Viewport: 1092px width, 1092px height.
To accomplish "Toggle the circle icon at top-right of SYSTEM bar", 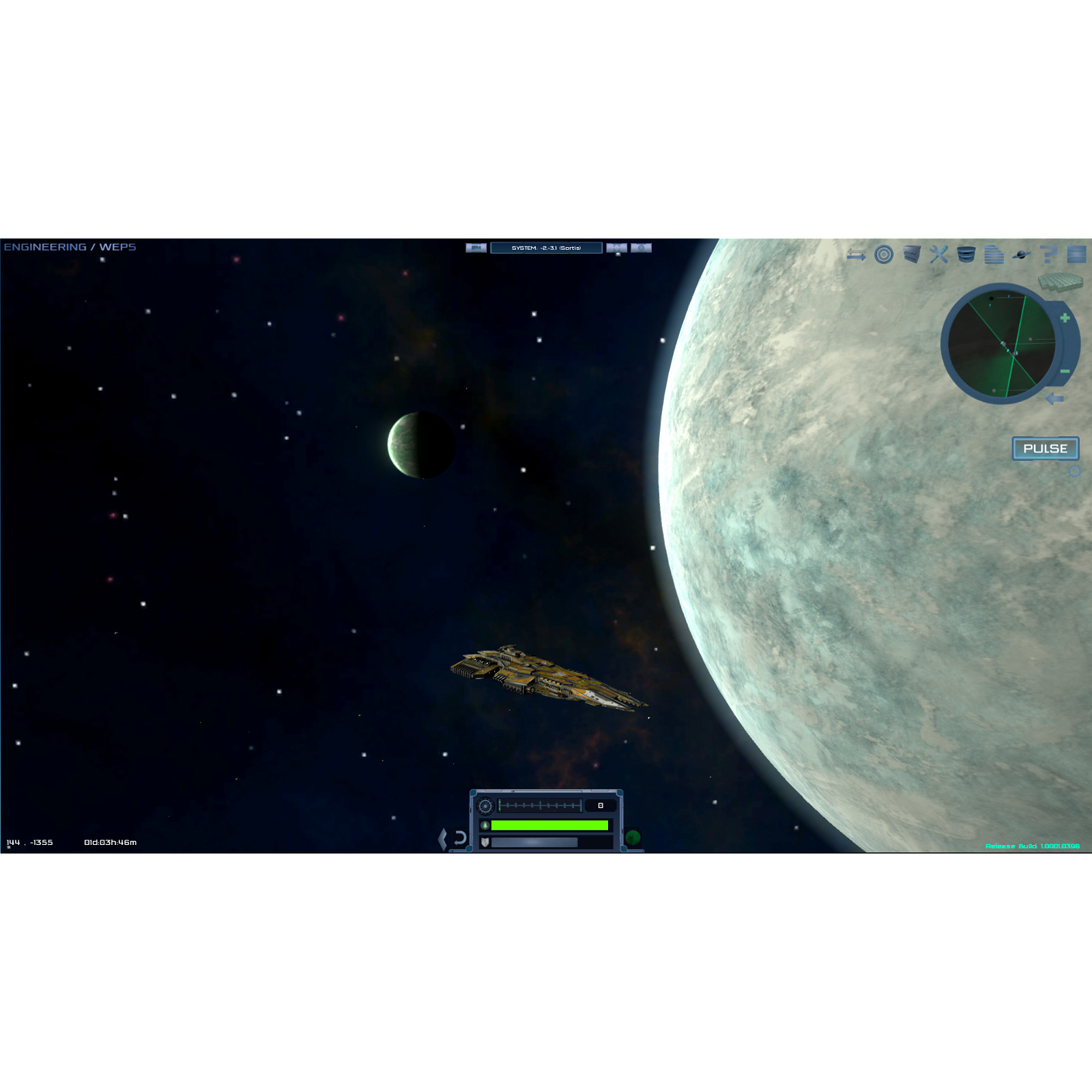I will pos(640,248).
